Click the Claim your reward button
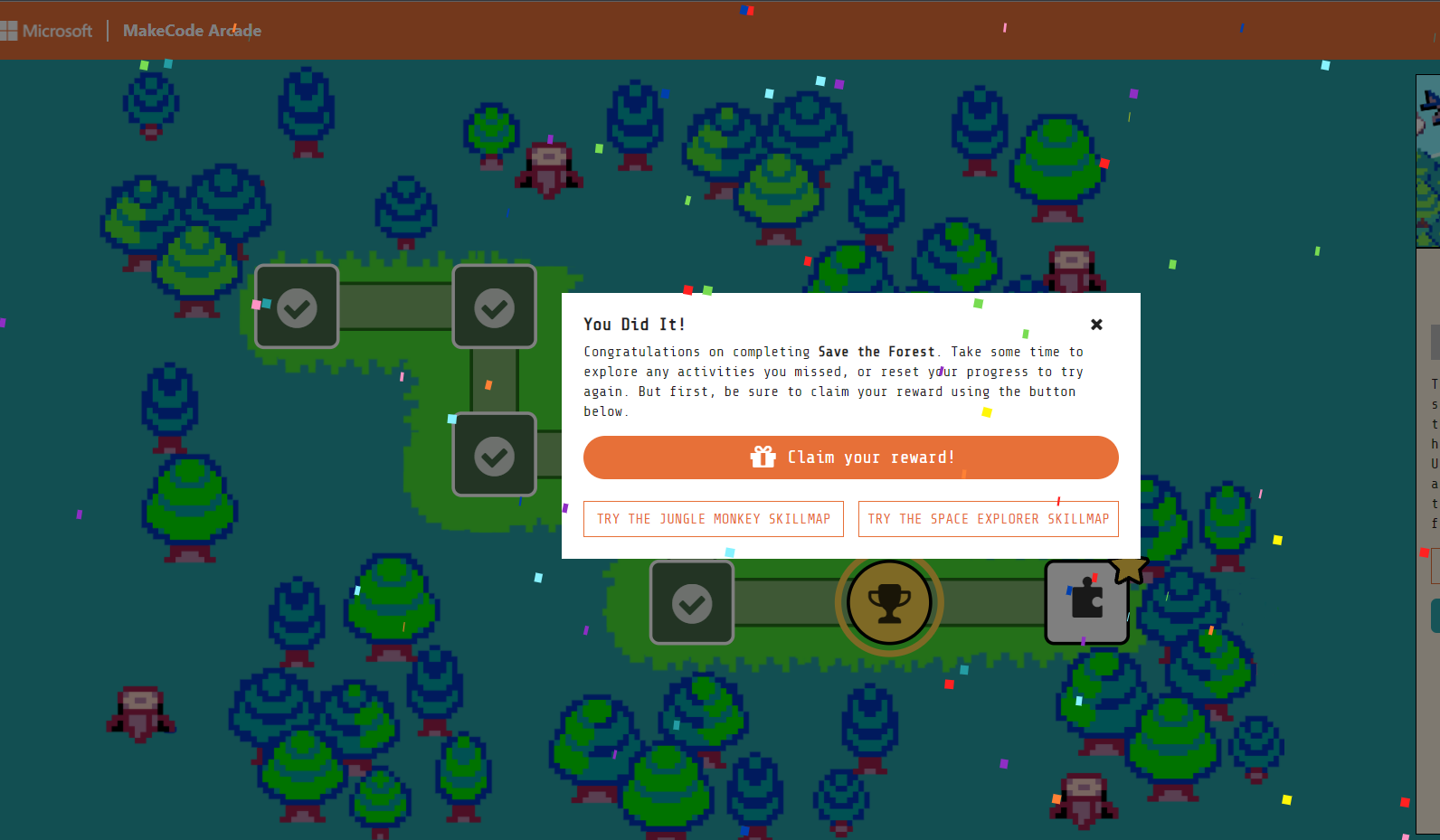Viewport: 1440px width, 840px height. [850, 458]
